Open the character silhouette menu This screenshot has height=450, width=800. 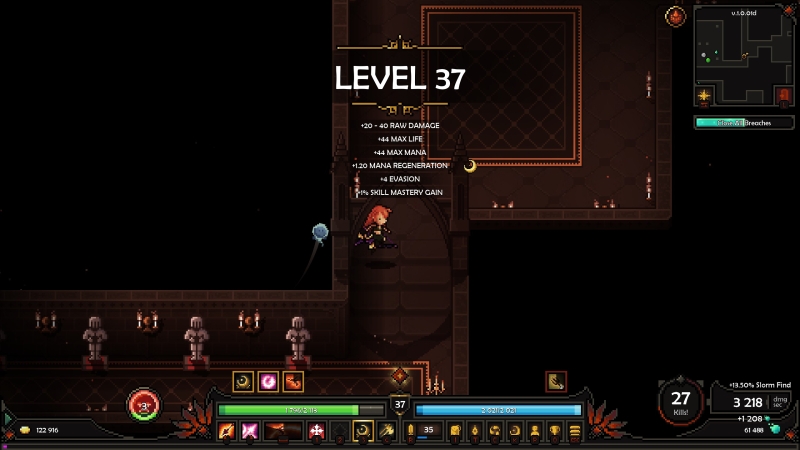pyautogui.click(x=534, y=431)
